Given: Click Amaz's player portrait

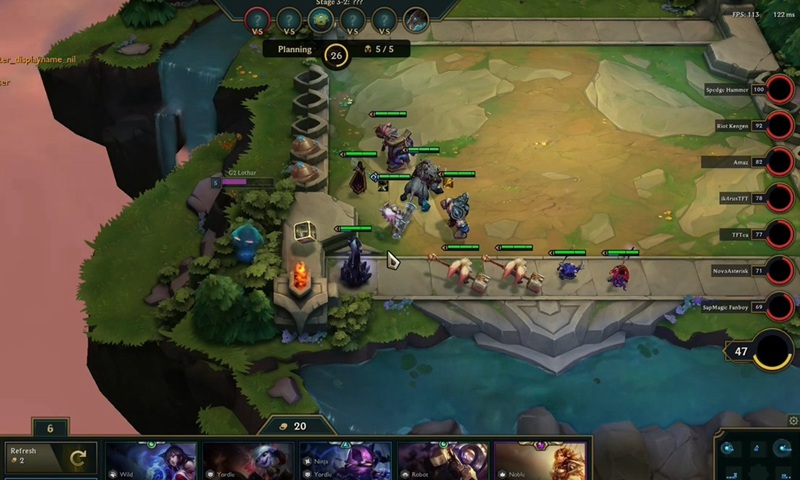Looking at the screenshot, I should pos(781,162).
